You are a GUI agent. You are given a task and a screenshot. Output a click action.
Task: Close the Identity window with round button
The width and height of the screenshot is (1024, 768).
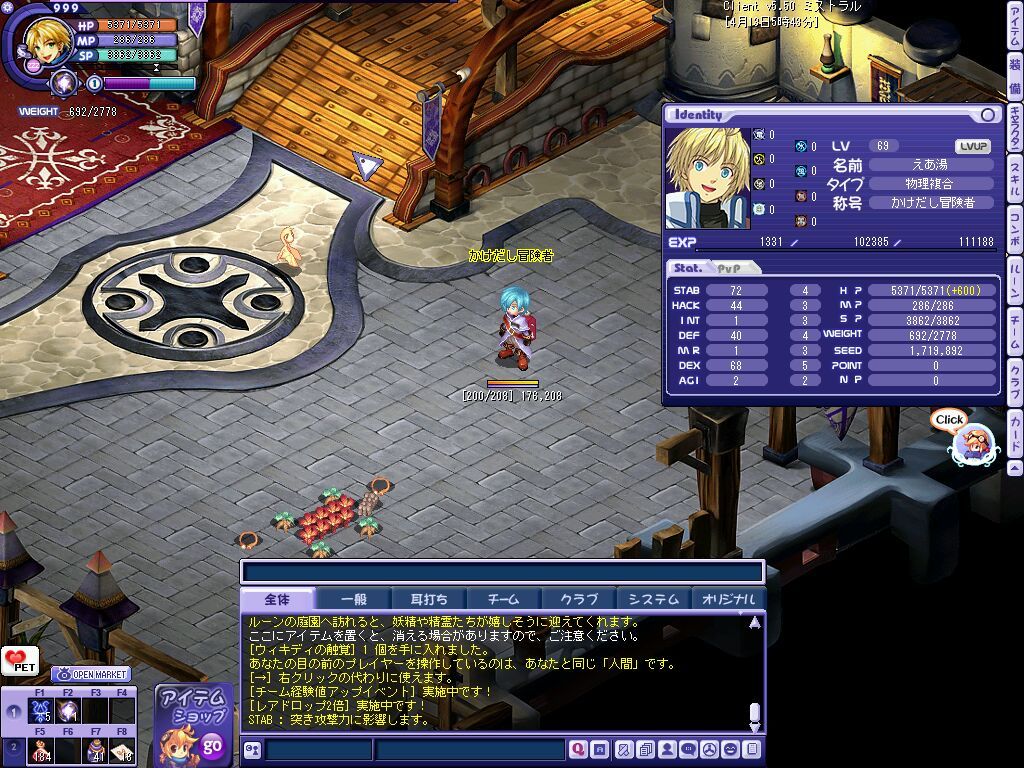[x=988, y=115]
